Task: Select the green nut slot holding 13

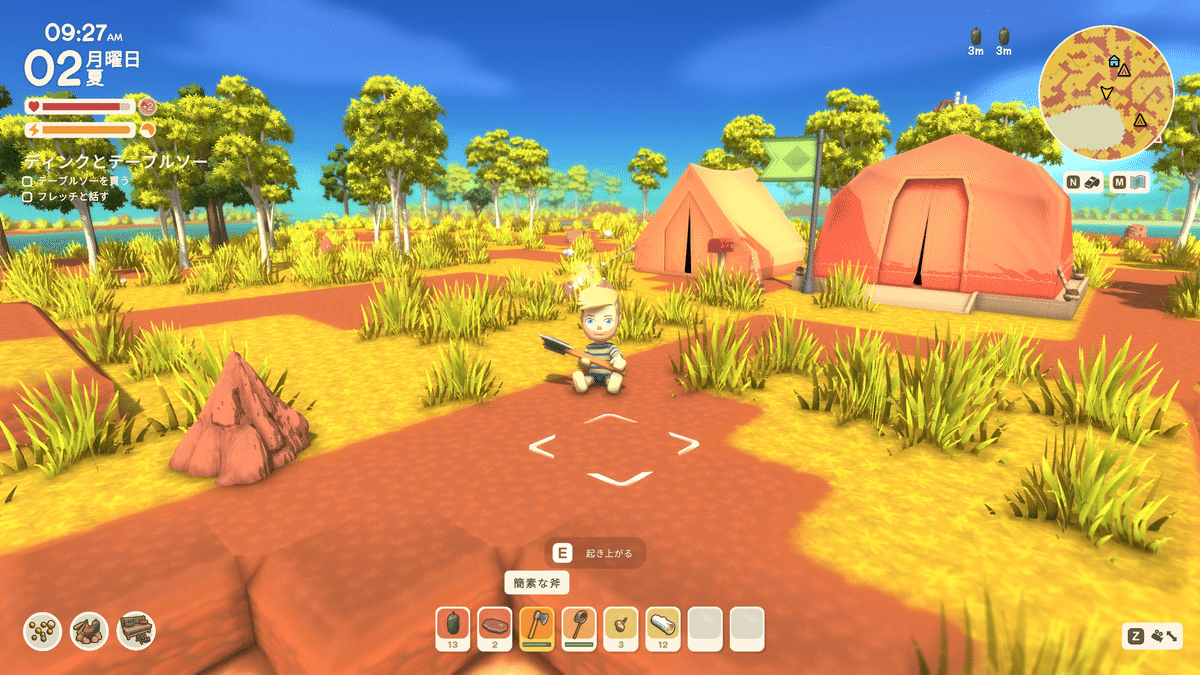Action: tap(453, 625)
